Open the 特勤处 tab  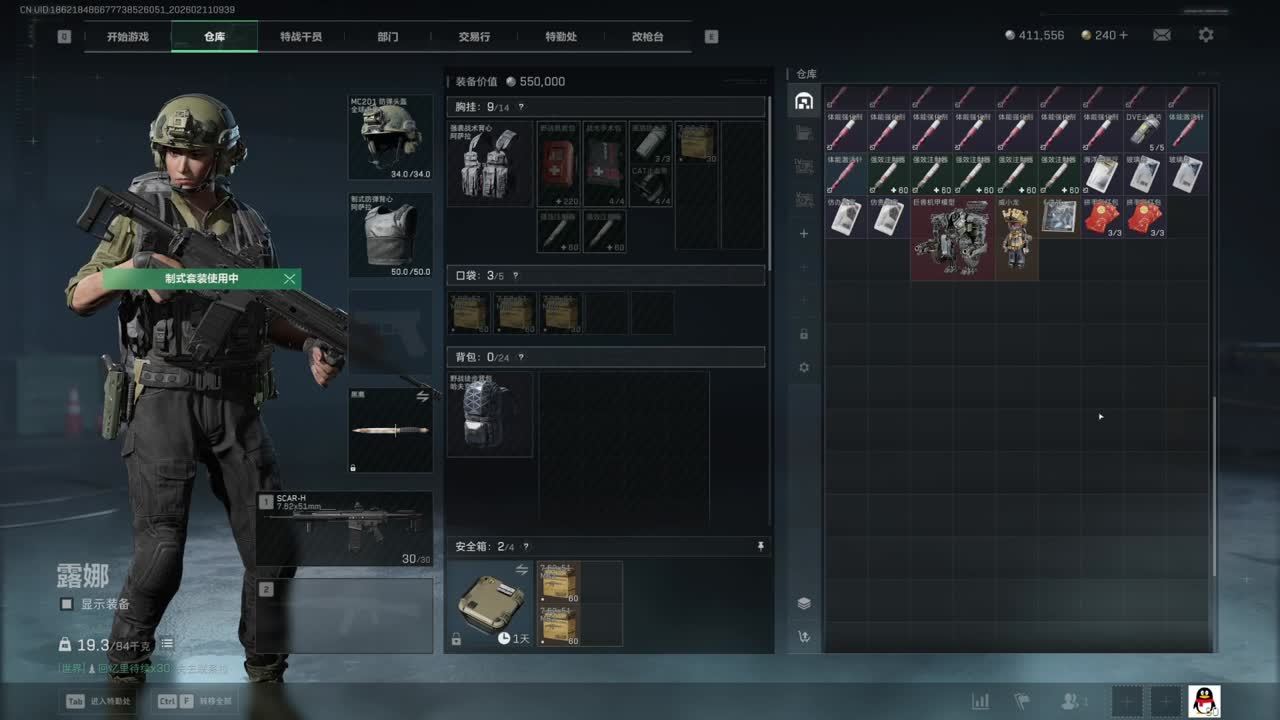pyautogui.click(x=561, y=37)
